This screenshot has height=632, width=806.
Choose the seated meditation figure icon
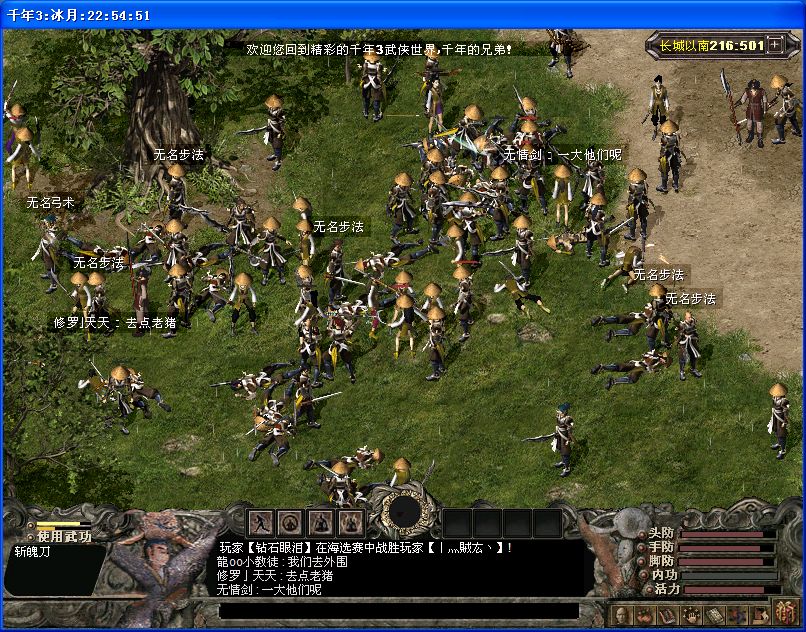pos(321,522)
